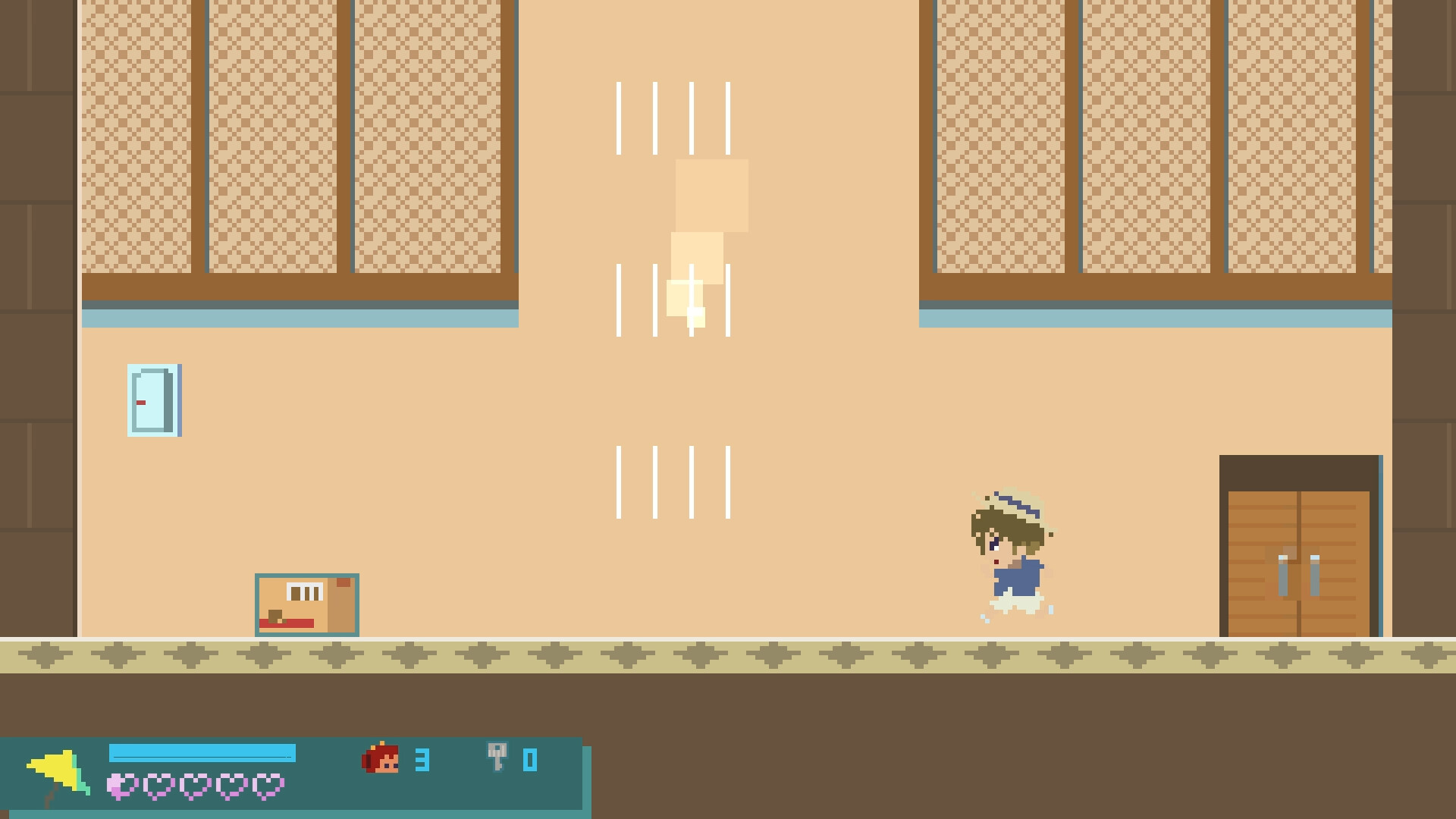Click the lives counter showing 3
This screenshot has height=819, width=1456.
422,758
